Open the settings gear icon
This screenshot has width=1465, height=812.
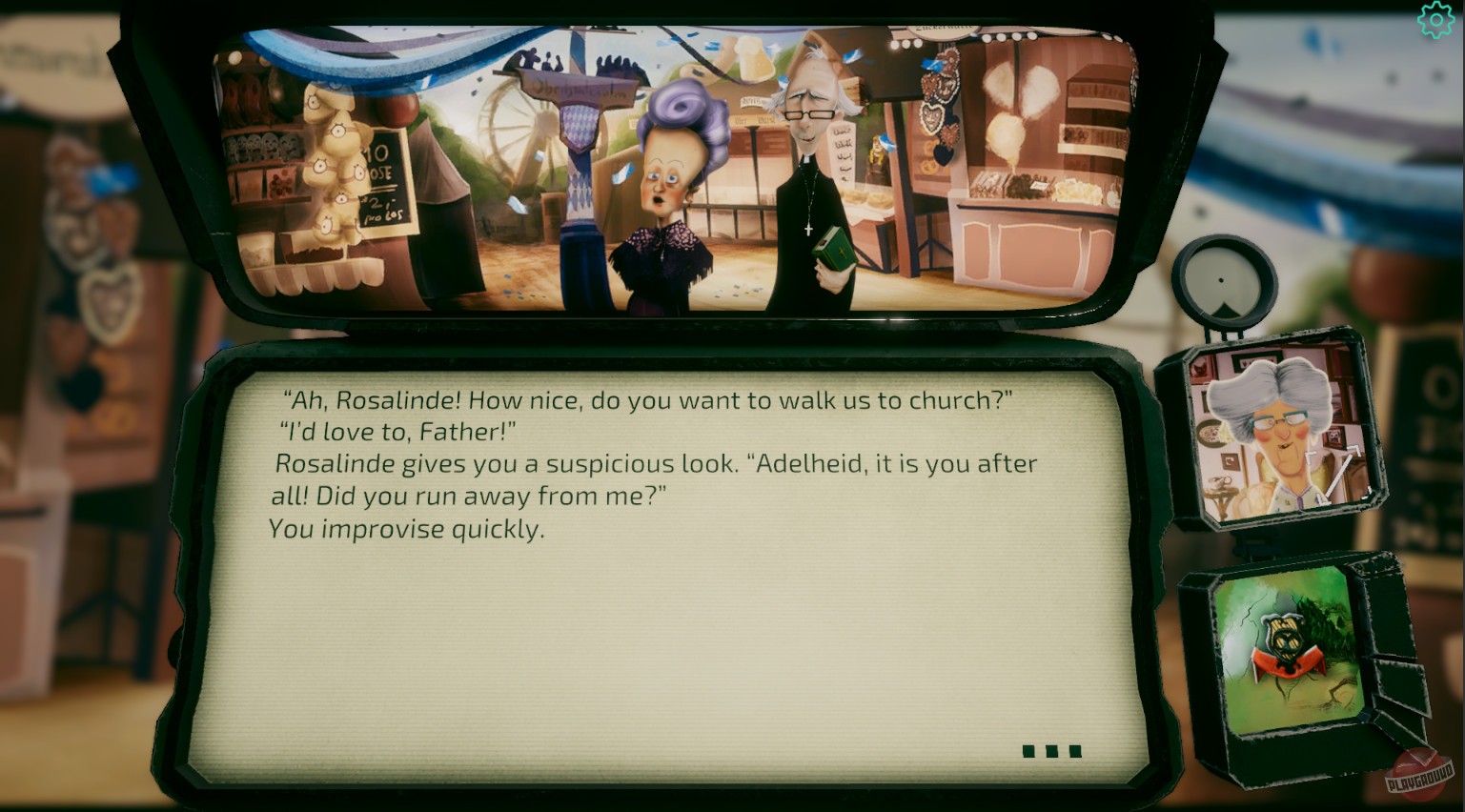1436,18
